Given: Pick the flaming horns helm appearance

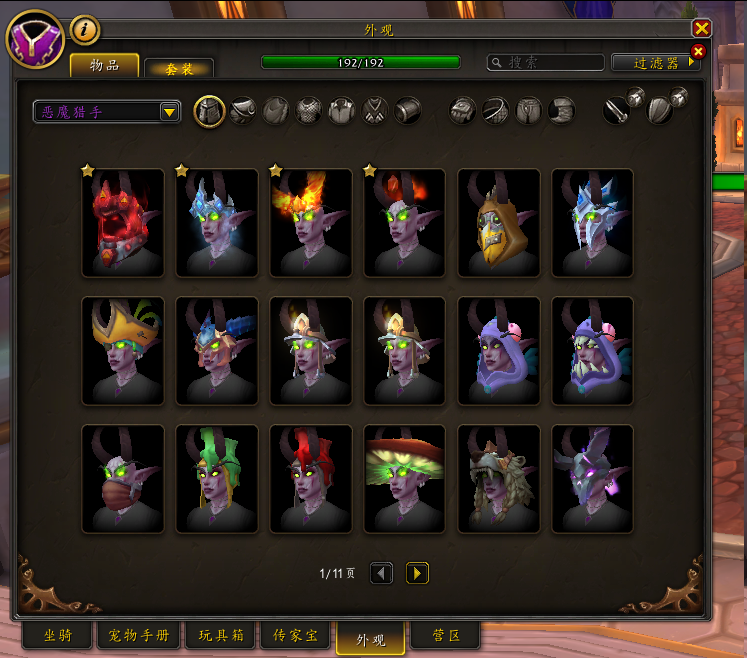Looking at the screenshot, I should click(311, 223).
